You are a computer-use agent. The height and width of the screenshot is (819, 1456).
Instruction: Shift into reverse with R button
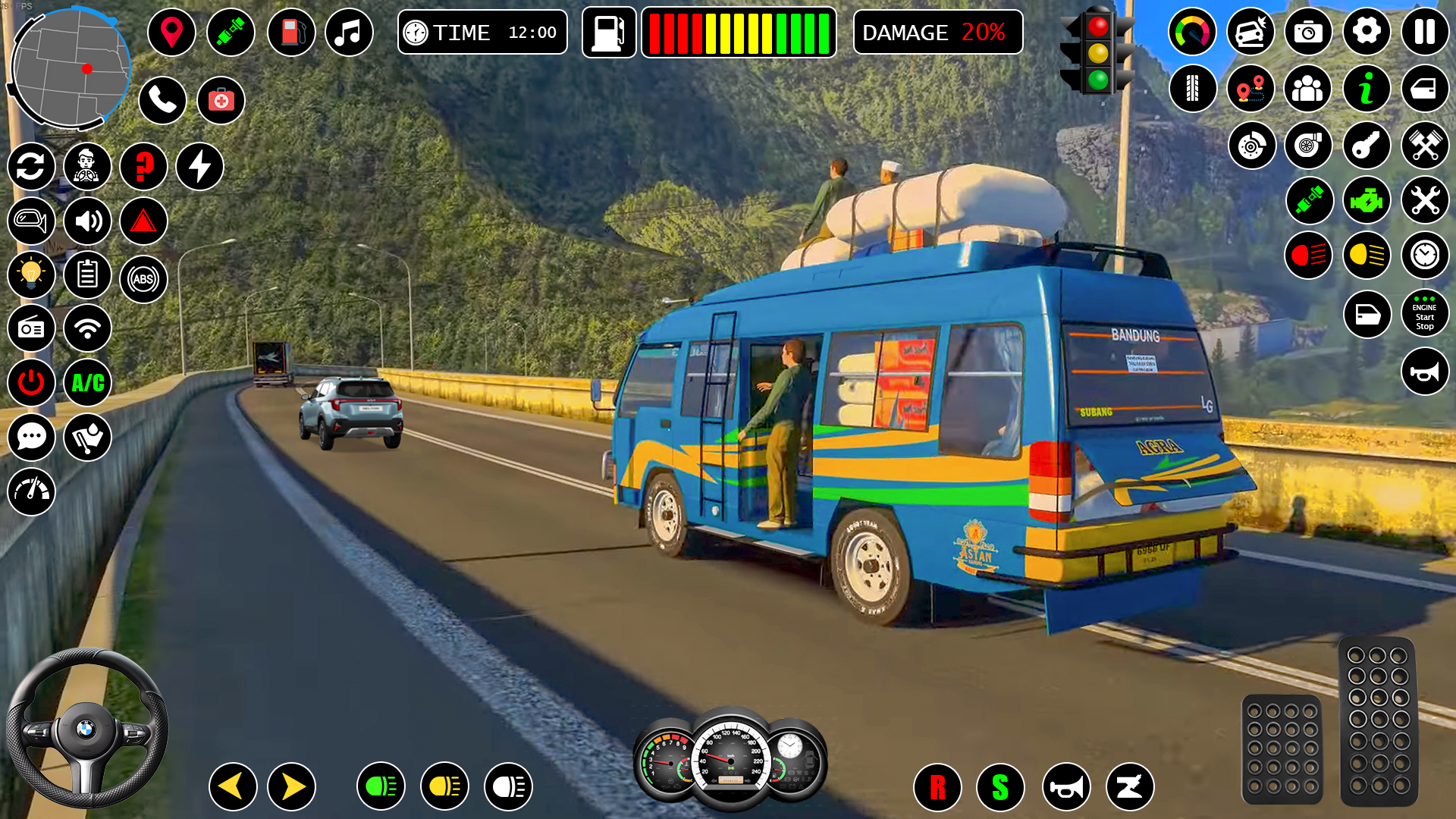pos(937,787)
